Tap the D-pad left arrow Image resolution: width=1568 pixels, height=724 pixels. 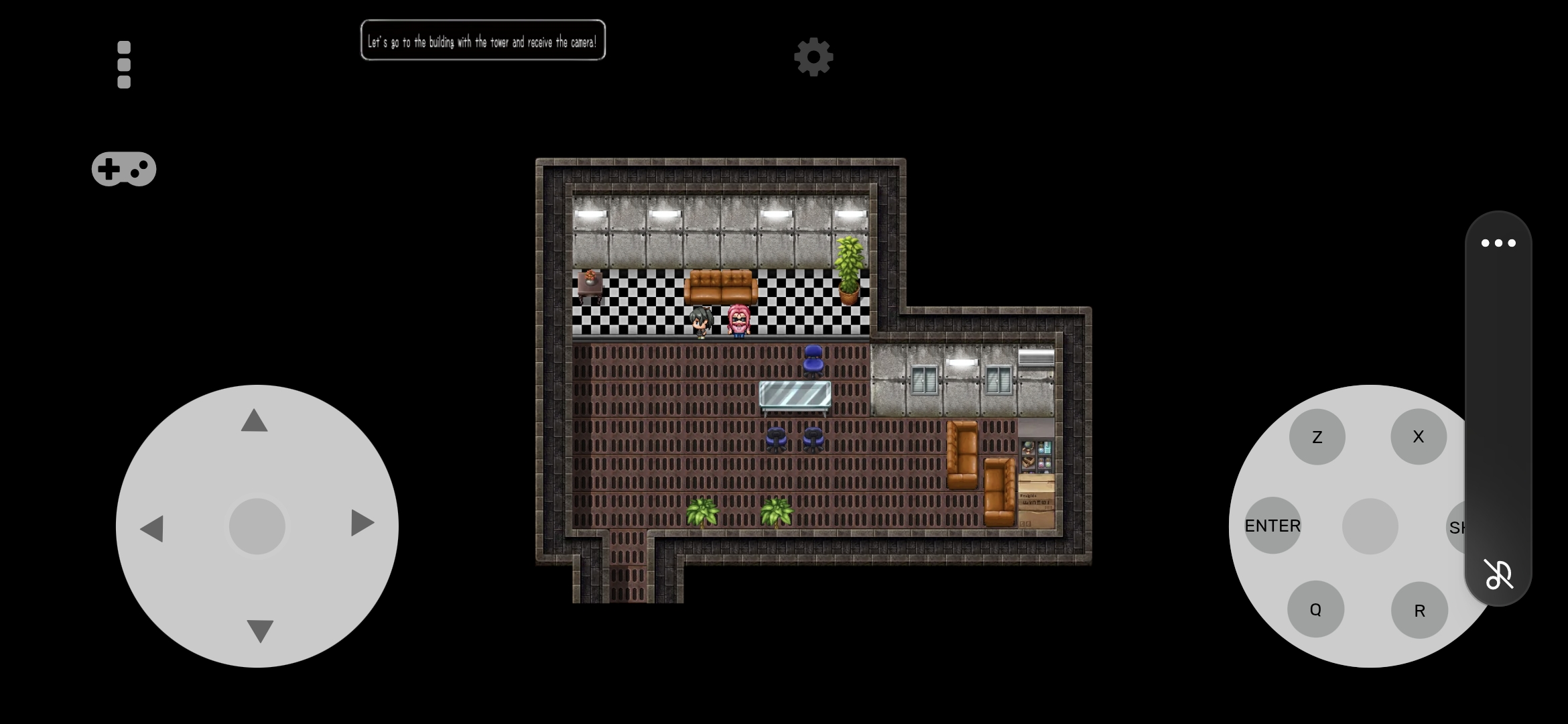click(152, 528)
